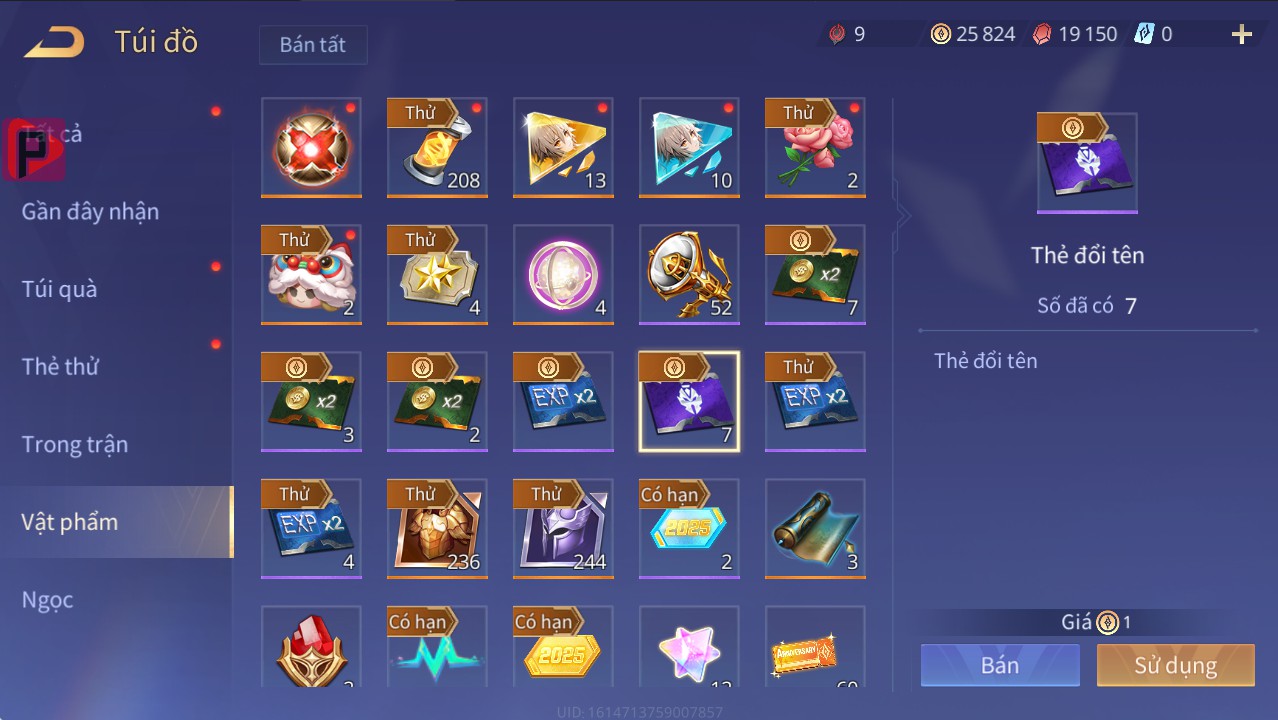
Task: Open the Gần đây nhận tab
Action: 90,212
